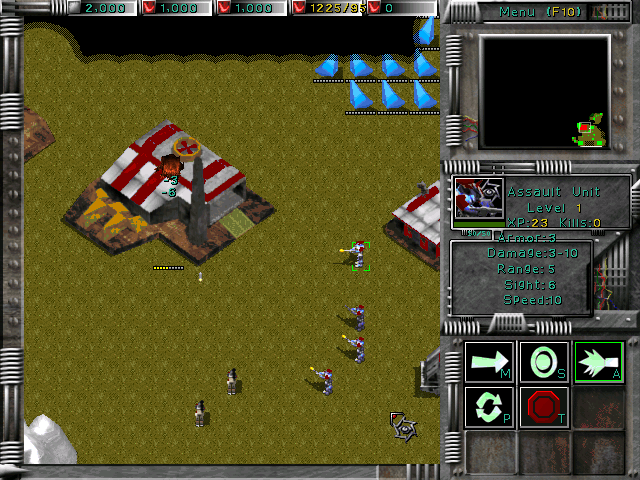Image resolution: width=640 pixels, height=480 pixels.
Task: Choose the Stop circle command
Action: (x=544, y=360)
